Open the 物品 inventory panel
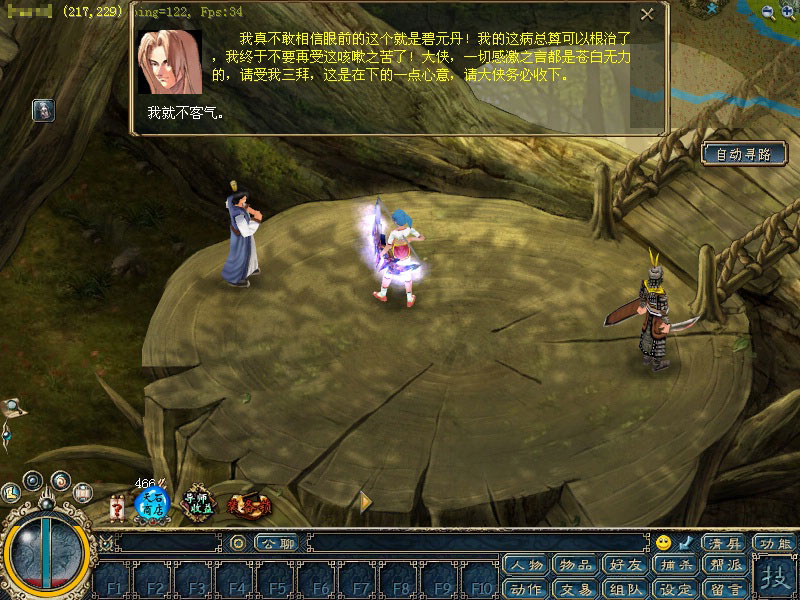This screenshot has height=600, width=800. tap(575, 566)
